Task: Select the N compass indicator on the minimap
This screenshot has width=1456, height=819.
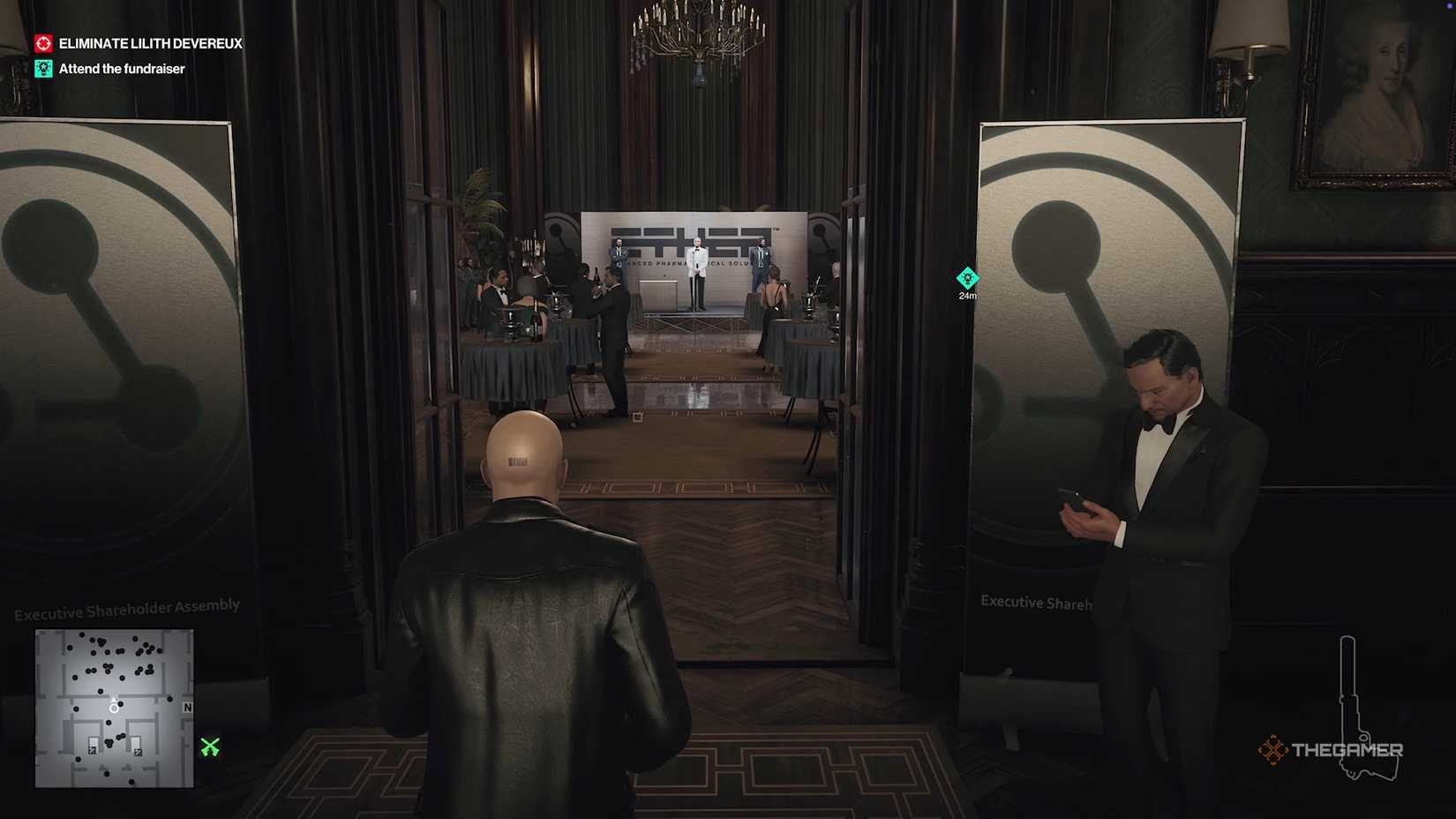Action: point(186,709)
